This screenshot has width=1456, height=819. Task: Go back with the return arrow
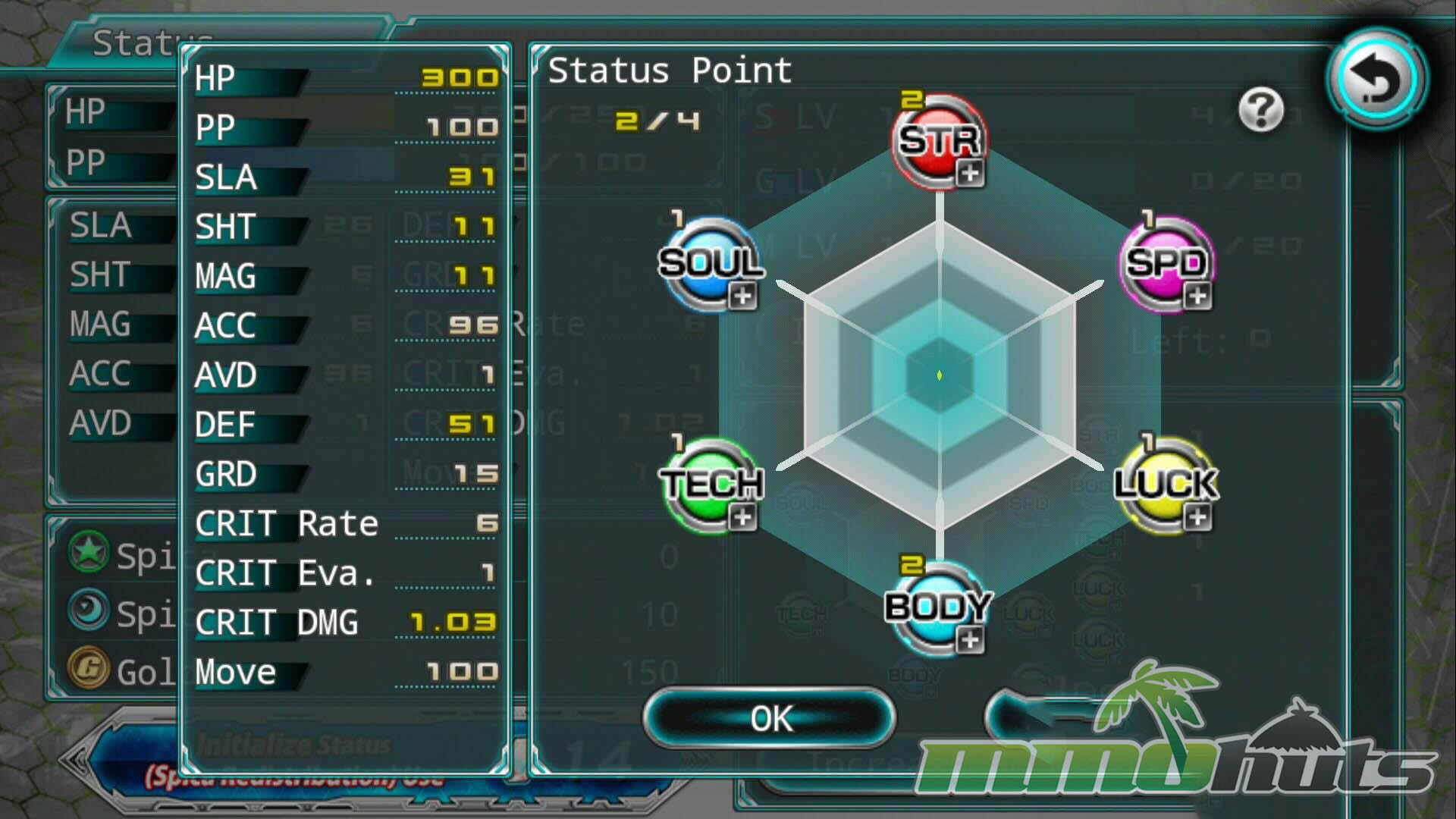[1376, 79]
